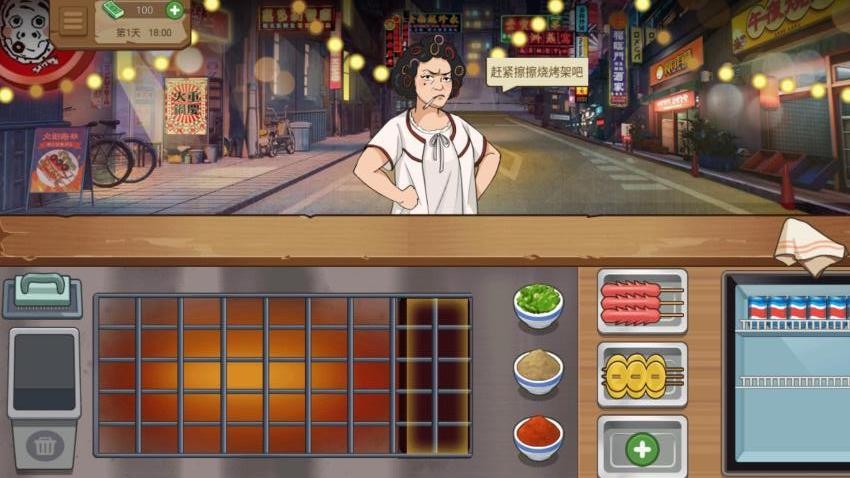Open the hamburger menu button
Viewport: 850px width, 478px height.
73,20
